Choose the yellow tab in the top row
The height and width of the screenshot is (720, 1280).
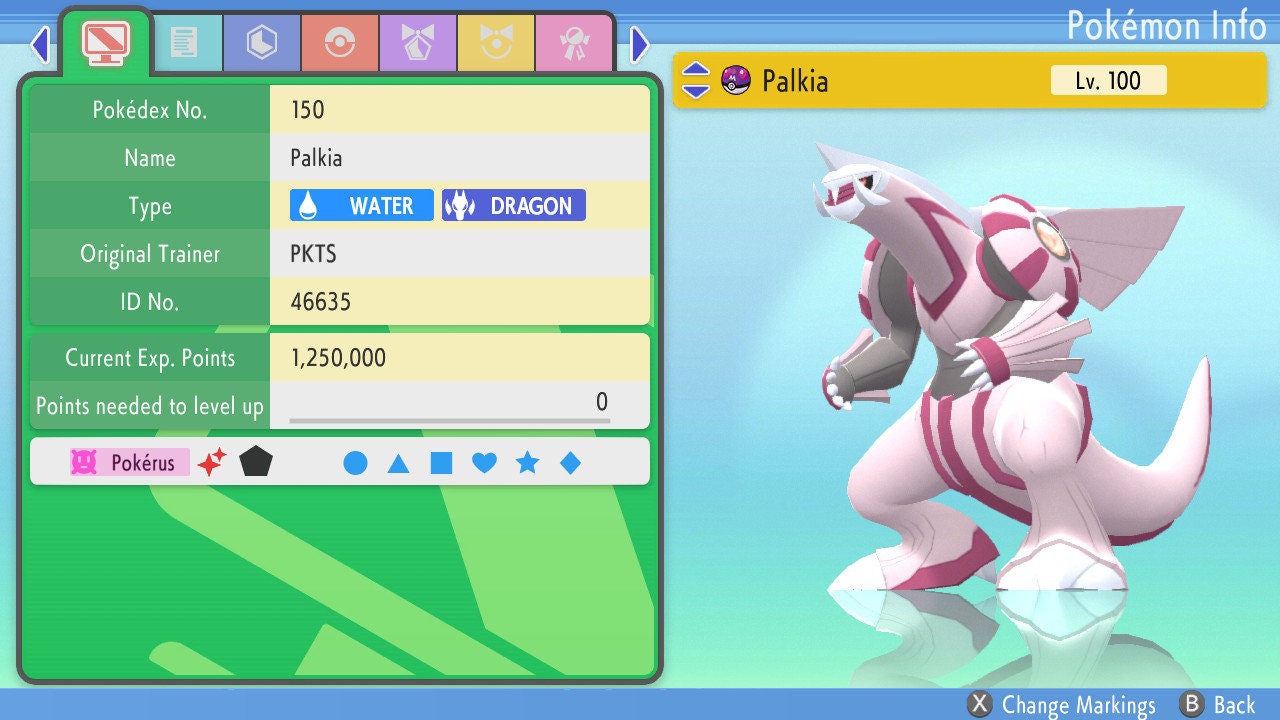[496, 43]
